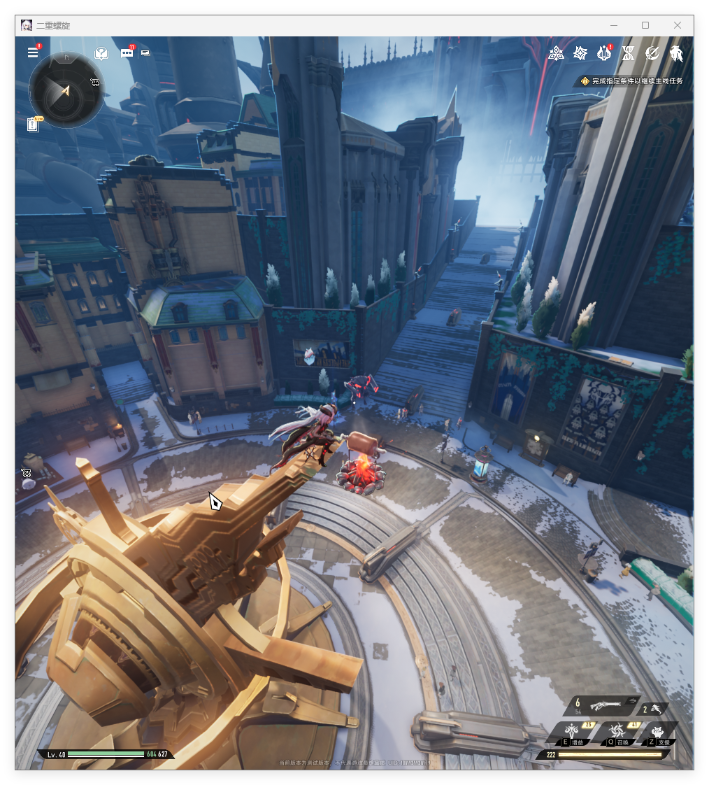Click the speech-bubble icon beside the minimap
Screen dimensions: 709x785
tap(100, 52)
